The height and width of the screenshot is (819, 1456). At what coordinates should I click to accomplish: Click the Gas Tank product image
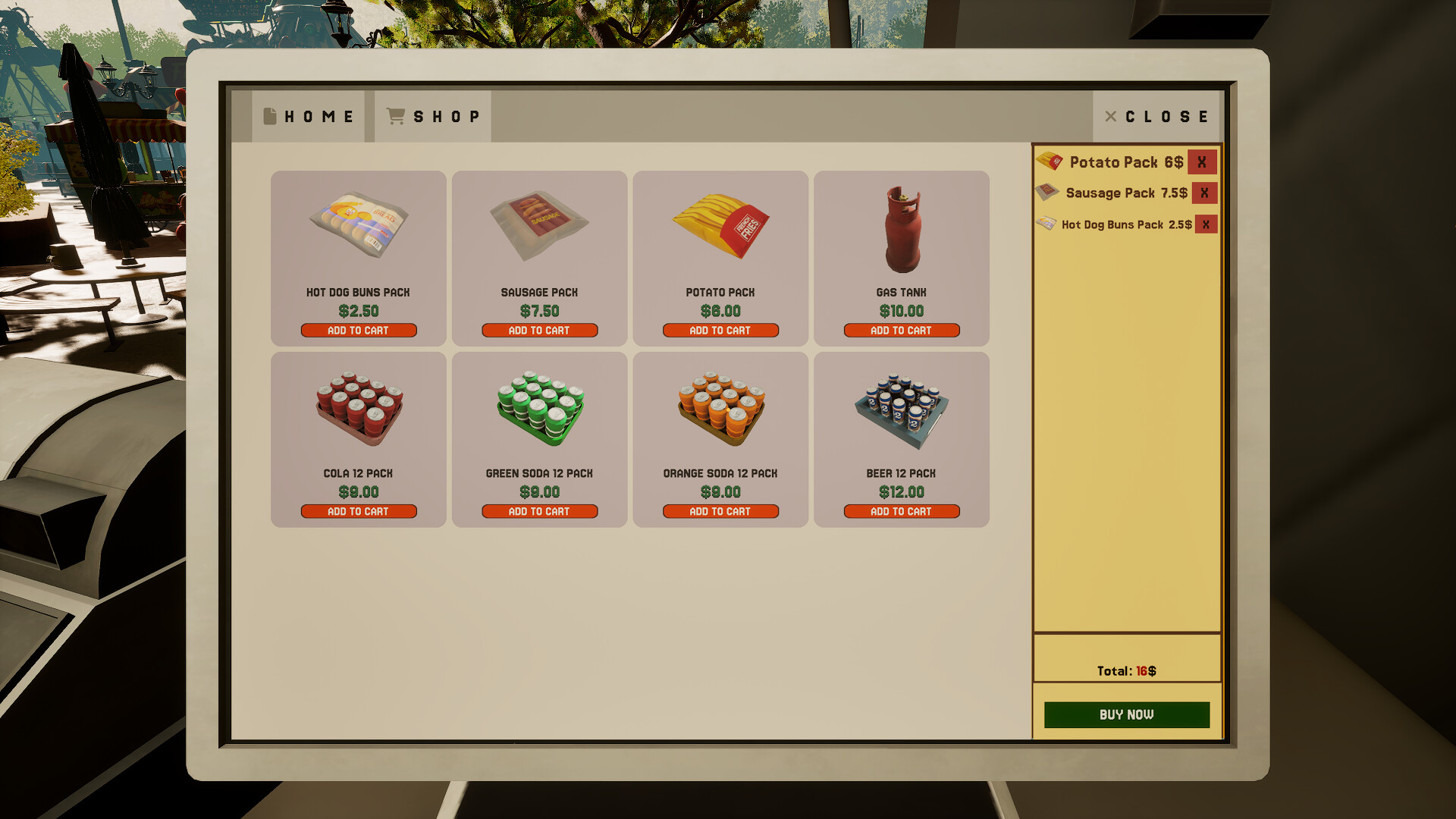[902, 225]
